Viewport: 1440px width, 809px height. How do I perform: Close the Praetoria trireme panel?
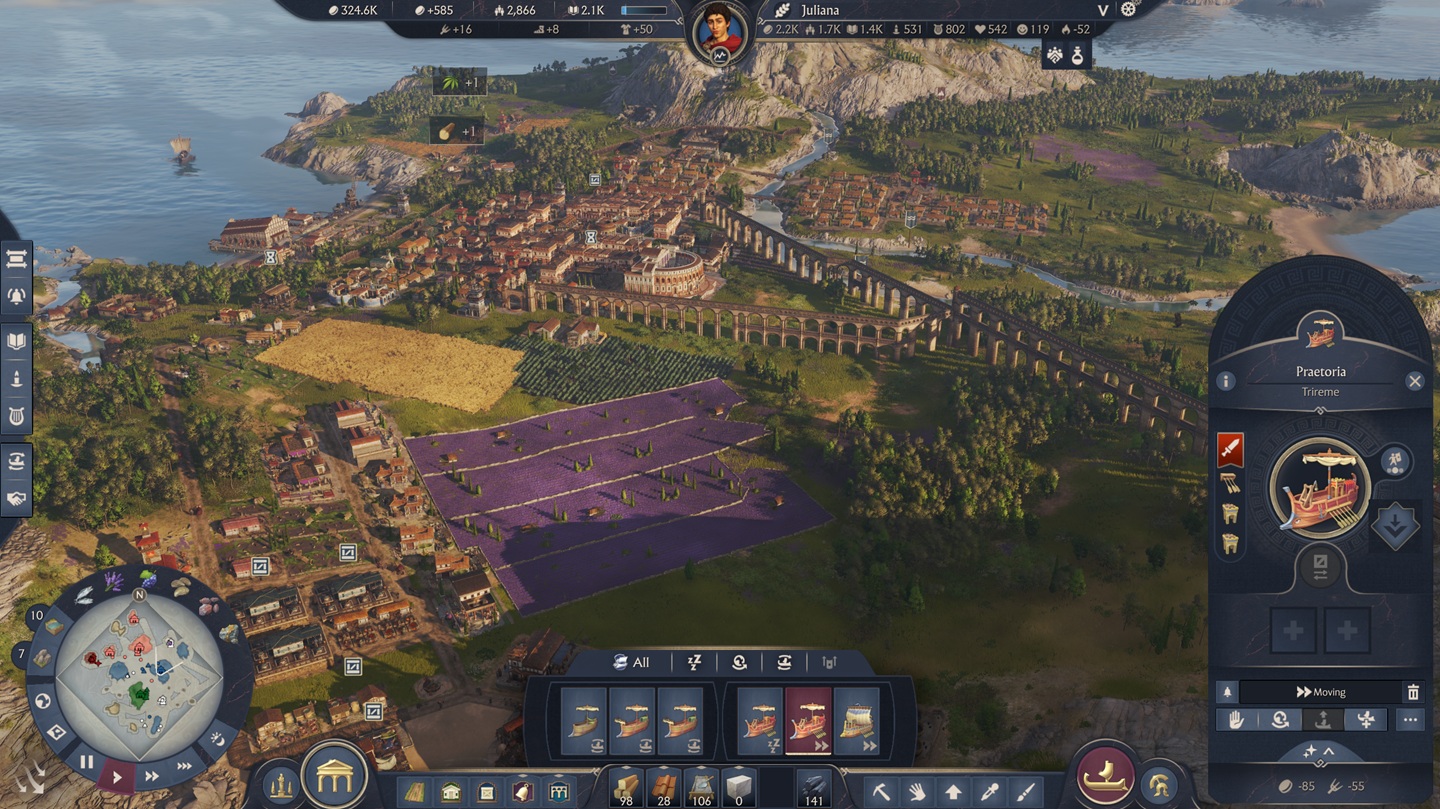point(1414,381)
